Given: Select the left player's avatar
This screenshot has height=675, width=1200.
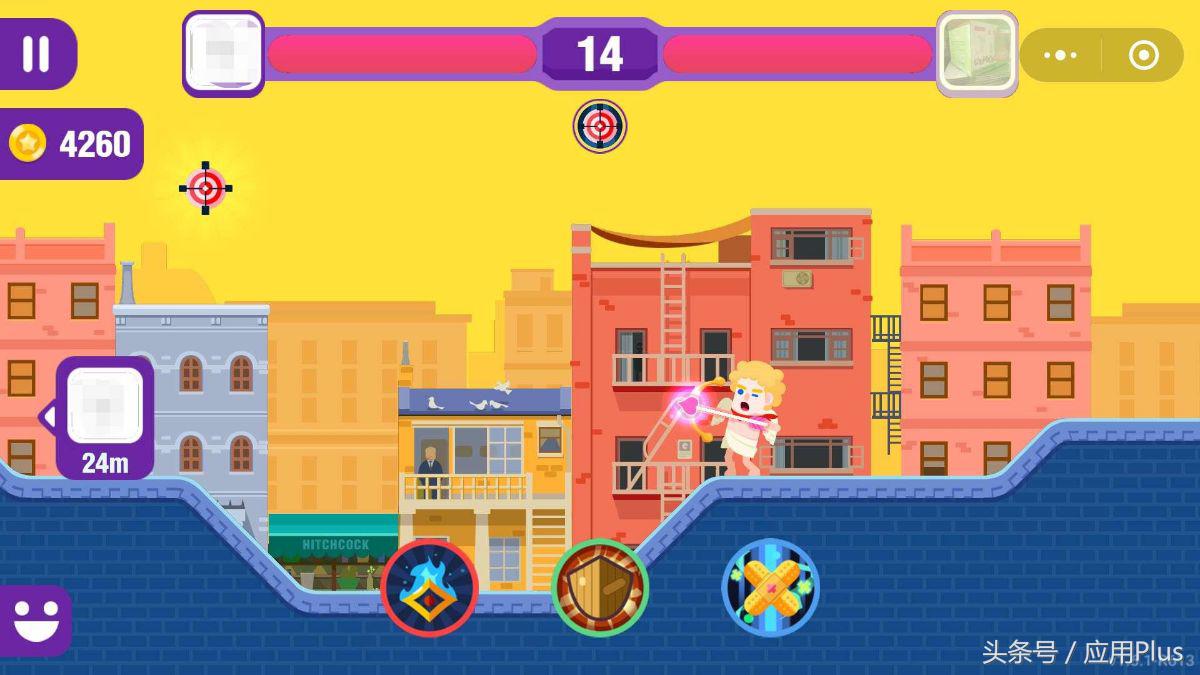Looking at the screenshot, I should [x=224, y=54].
